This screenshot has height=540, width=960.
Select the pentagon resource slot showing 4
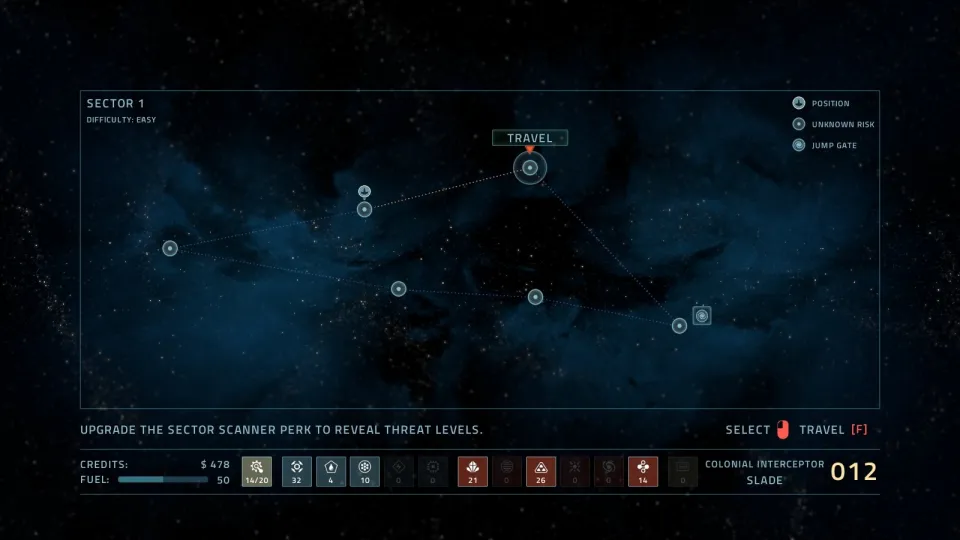pyautogui.click(x=331, y=471)
